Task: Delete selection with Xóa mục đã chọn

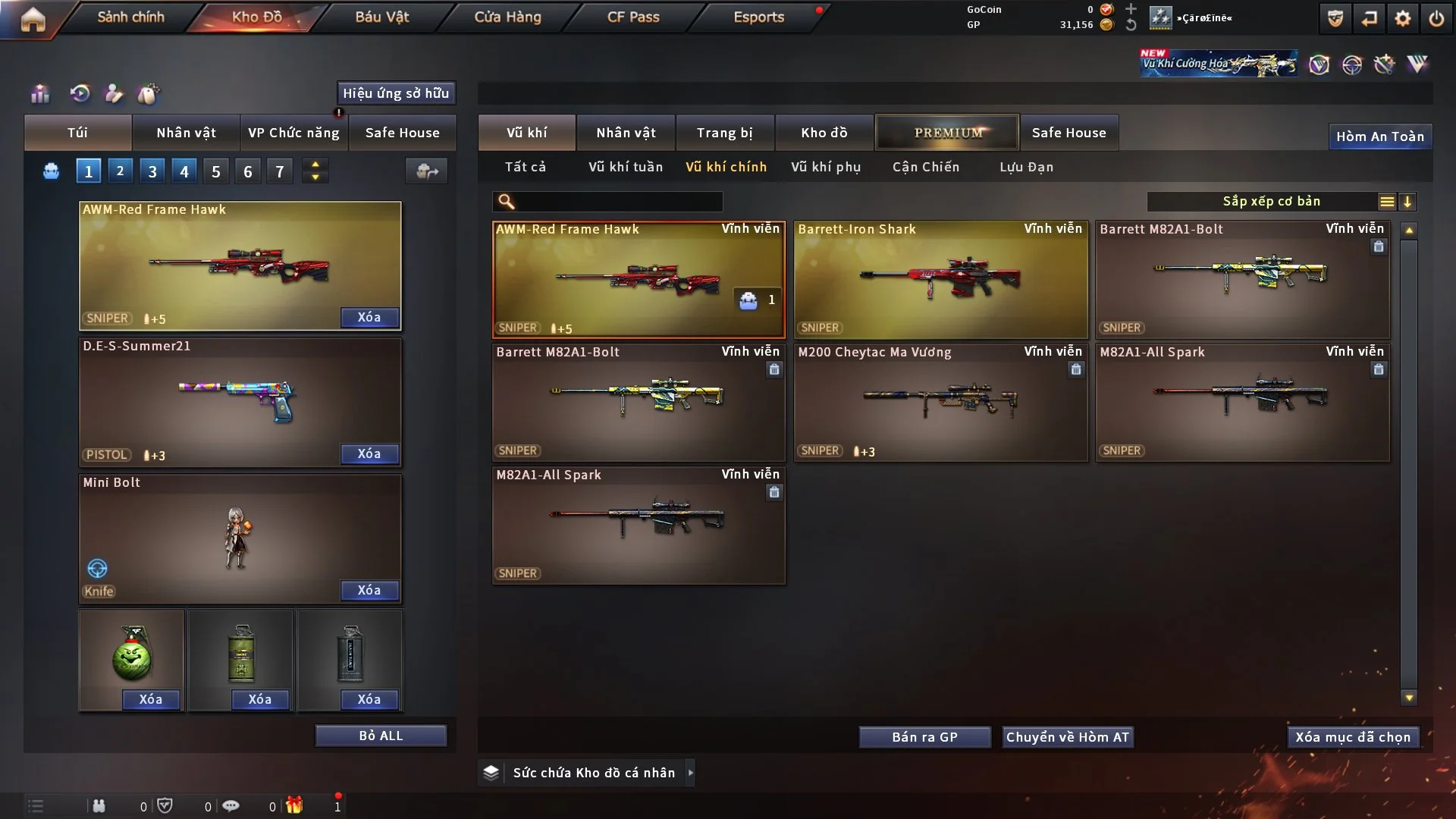Action: pyautogui.click(x=1353, y=737)
